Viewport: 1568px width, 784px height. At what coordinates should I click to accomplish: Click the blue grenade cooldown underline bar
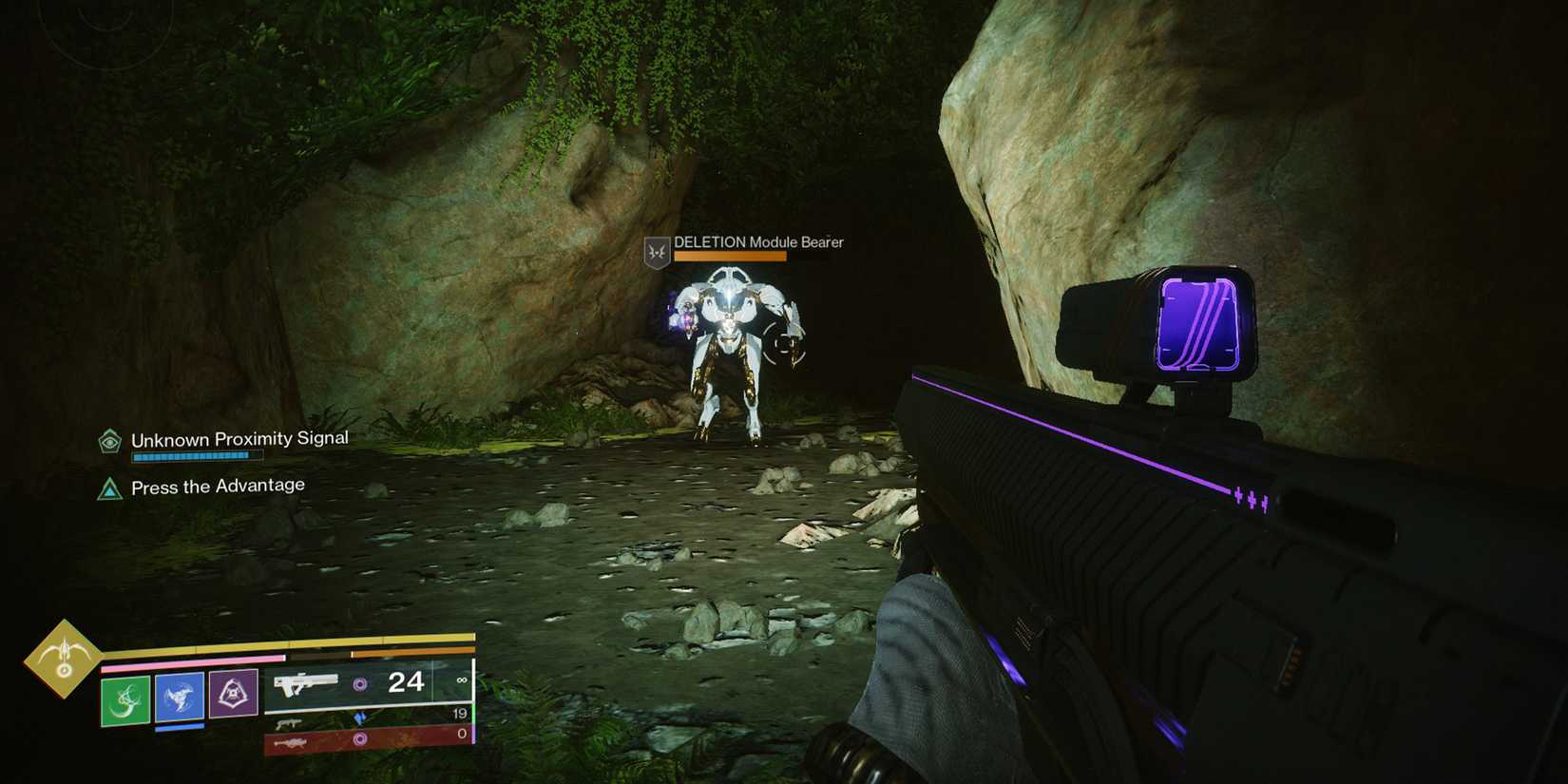179,726
